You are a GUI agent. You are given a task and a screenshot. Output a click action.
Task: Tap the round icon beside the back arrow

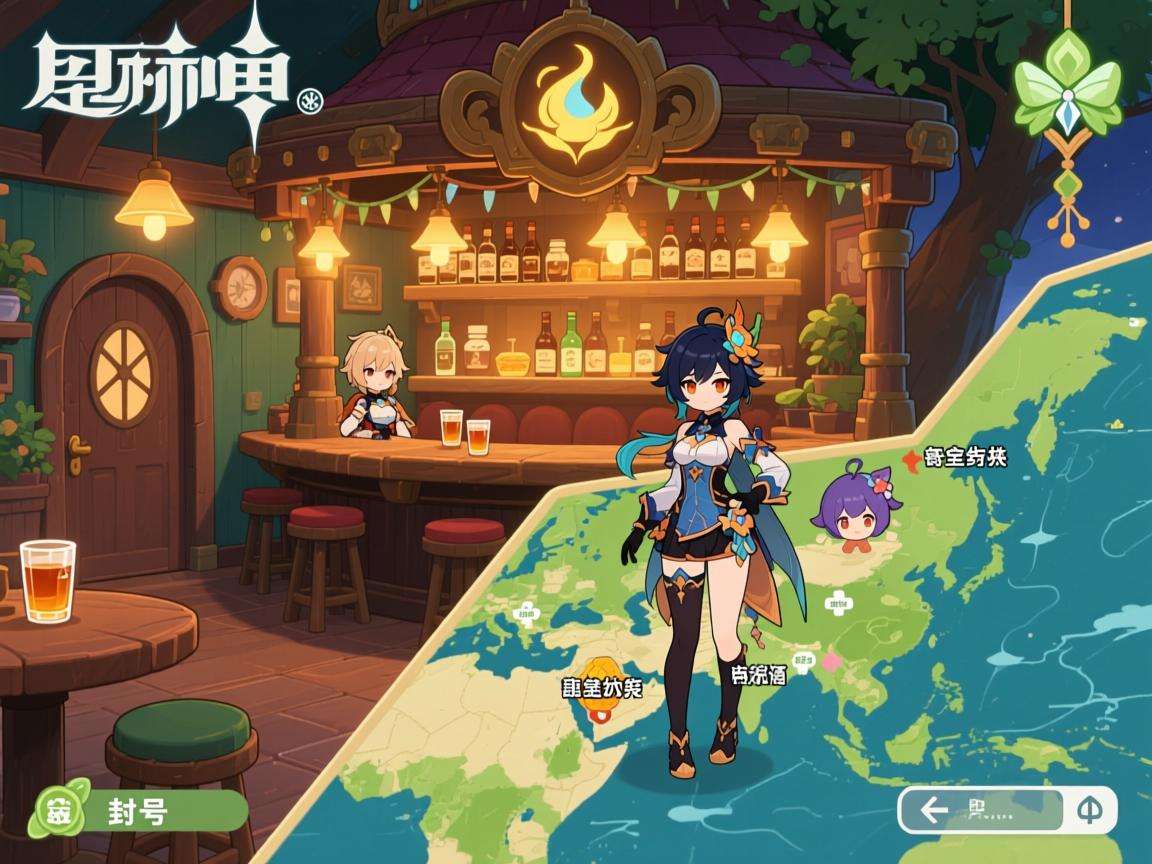click(x=1090, y=811)
